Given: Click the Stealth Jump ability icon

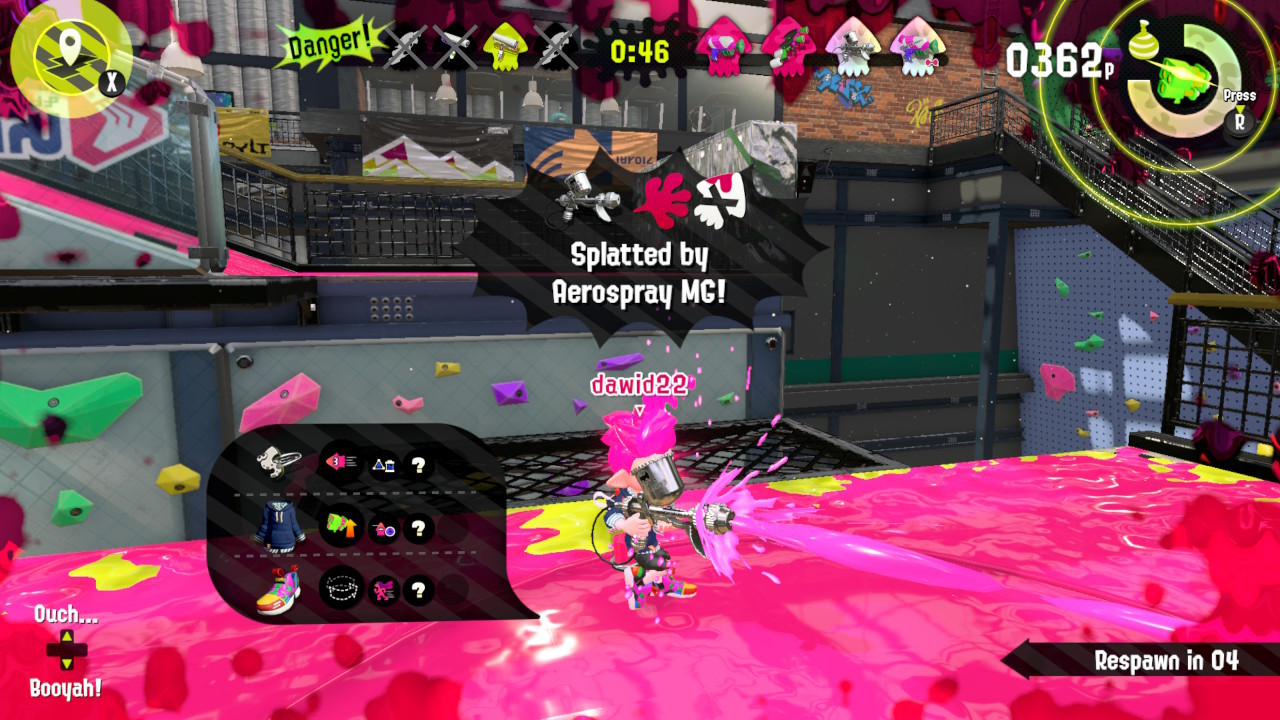Looking at the screenshot, I should (x=342, y=587).
